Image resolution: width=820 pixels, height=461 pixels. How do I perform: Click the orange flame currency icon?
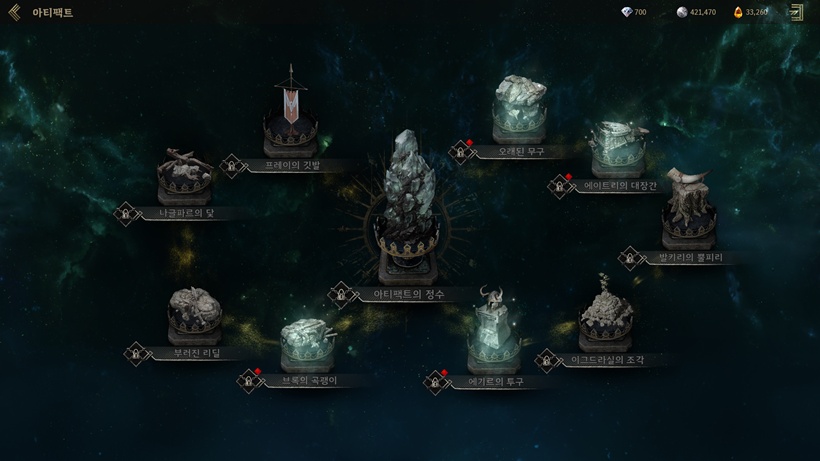pyautogui.click(x=738, y=12)
